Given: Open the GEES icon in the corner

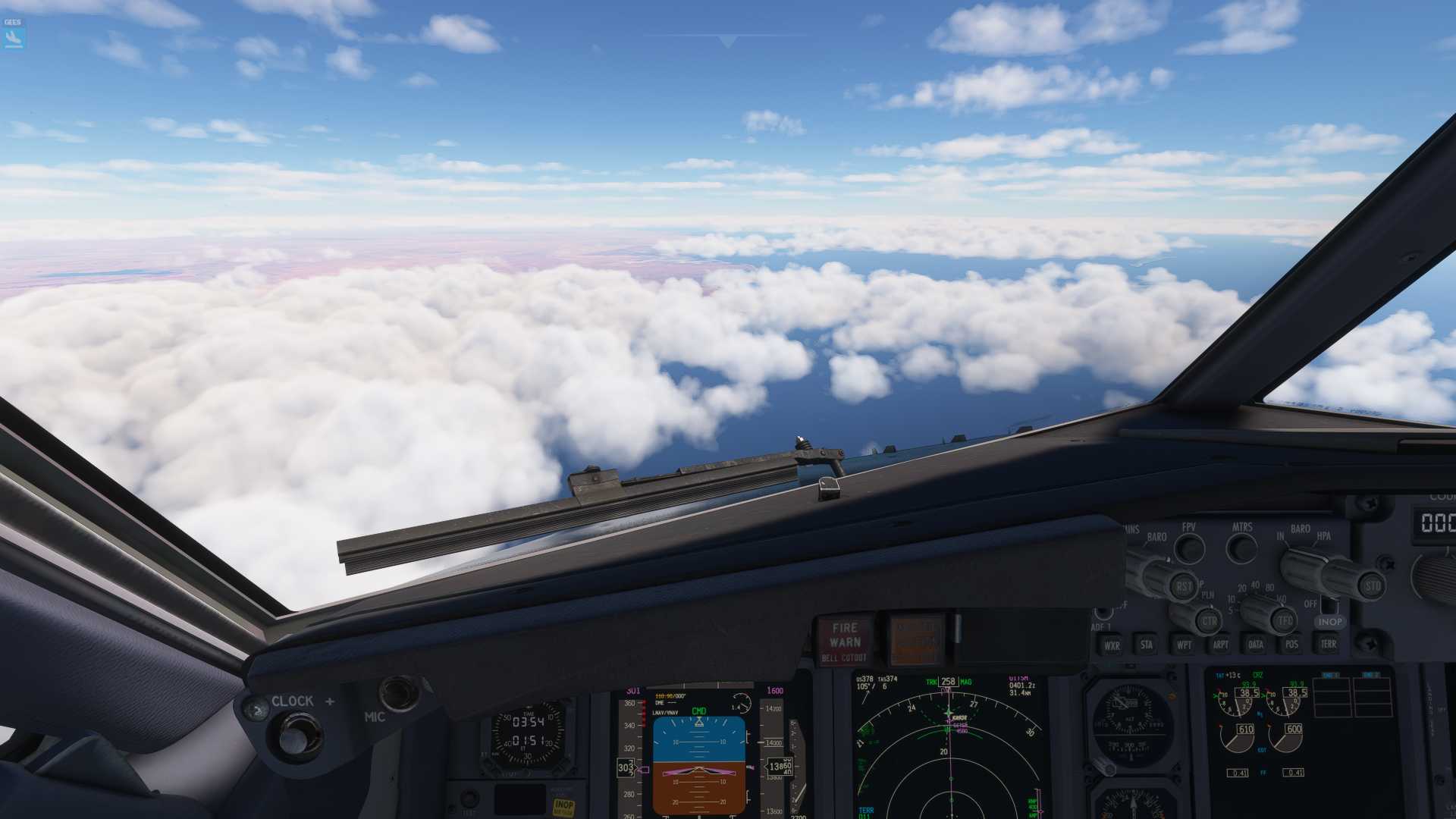Looking at the screenshot, I should [12, 34].
